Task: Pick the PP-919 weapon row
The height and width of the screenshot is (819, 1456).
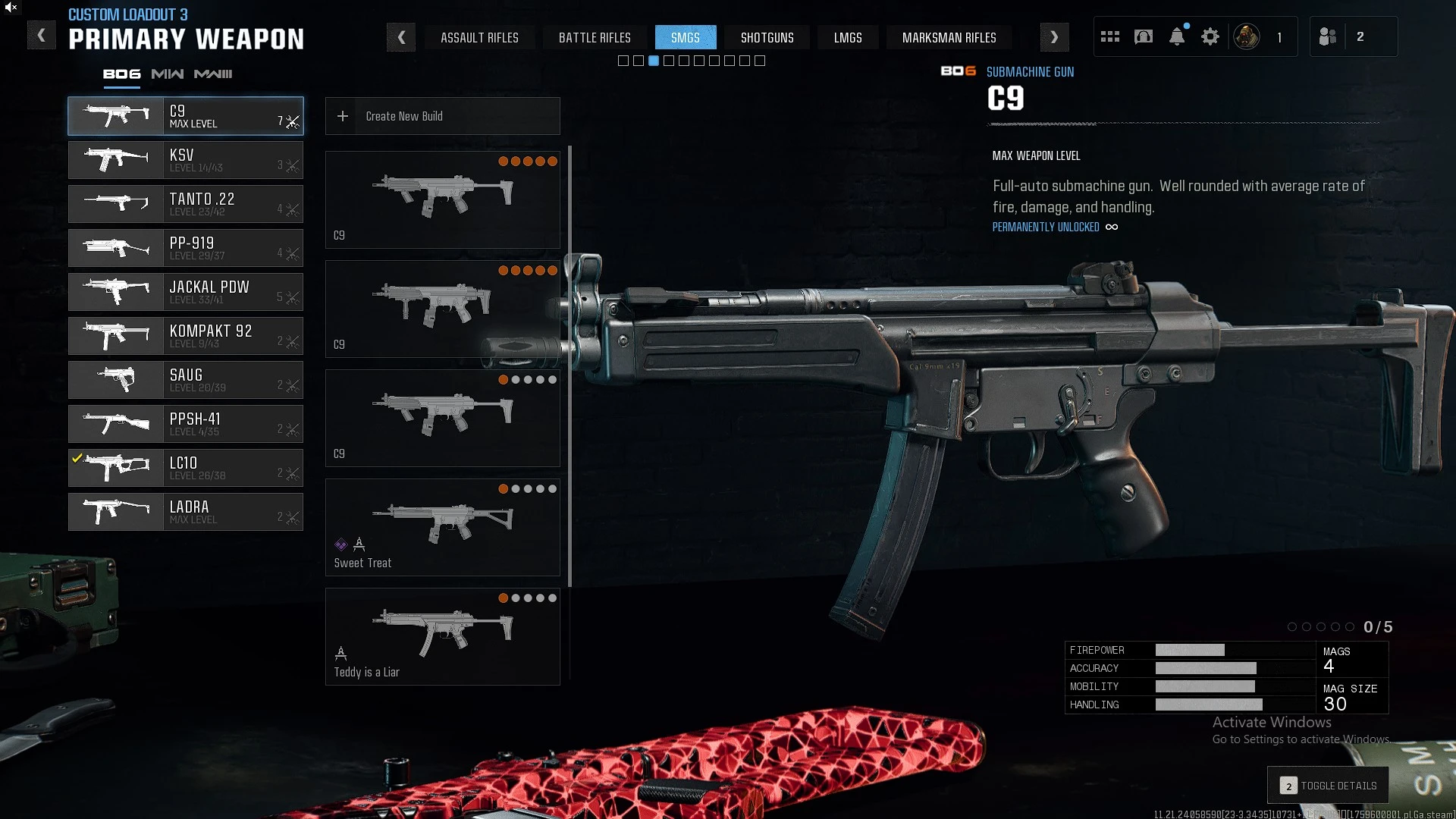Action: pyautogui.click(x=186, y=248)
